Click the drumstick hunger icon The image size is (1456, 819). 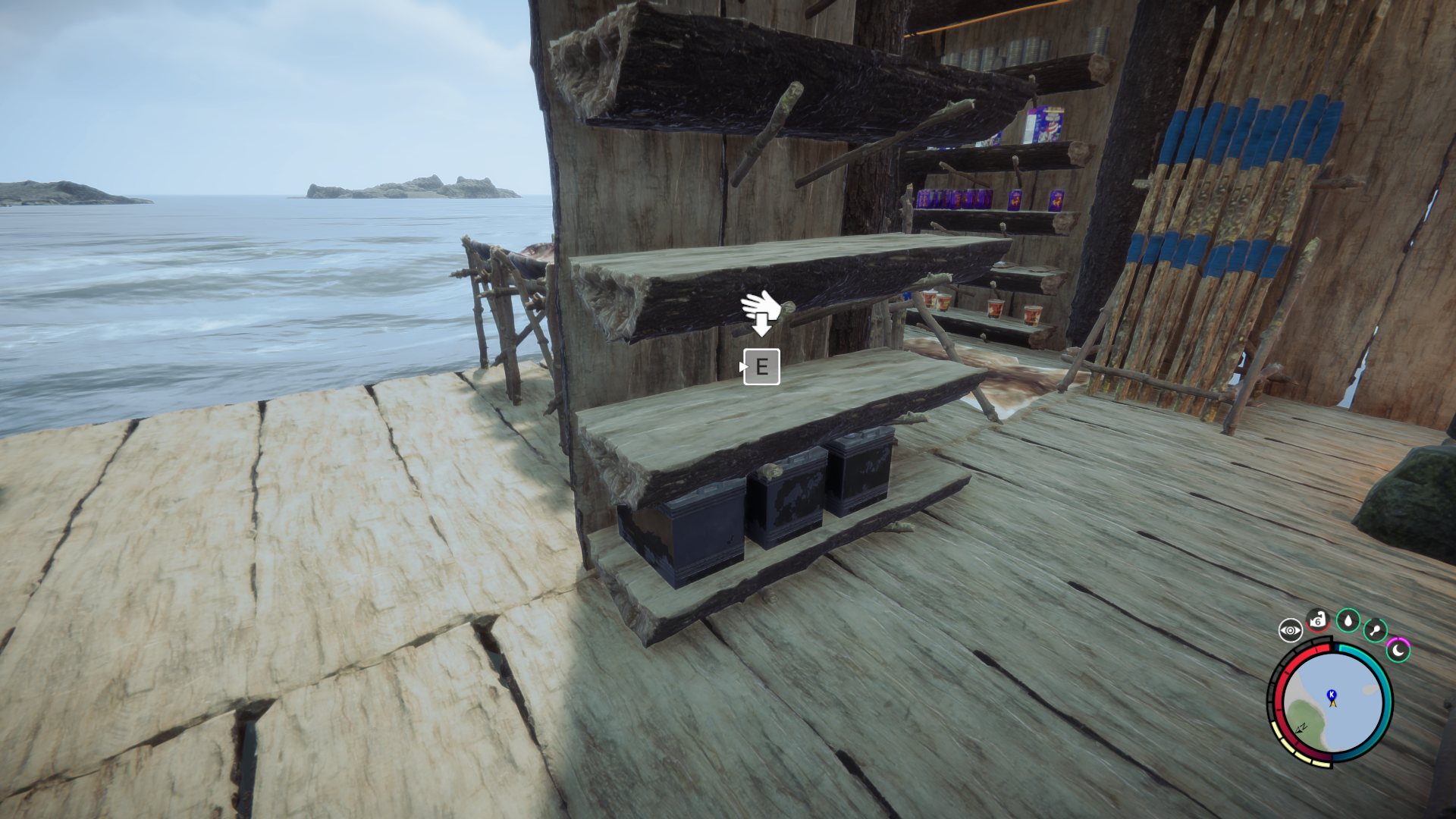click(x=1375, y=629)
